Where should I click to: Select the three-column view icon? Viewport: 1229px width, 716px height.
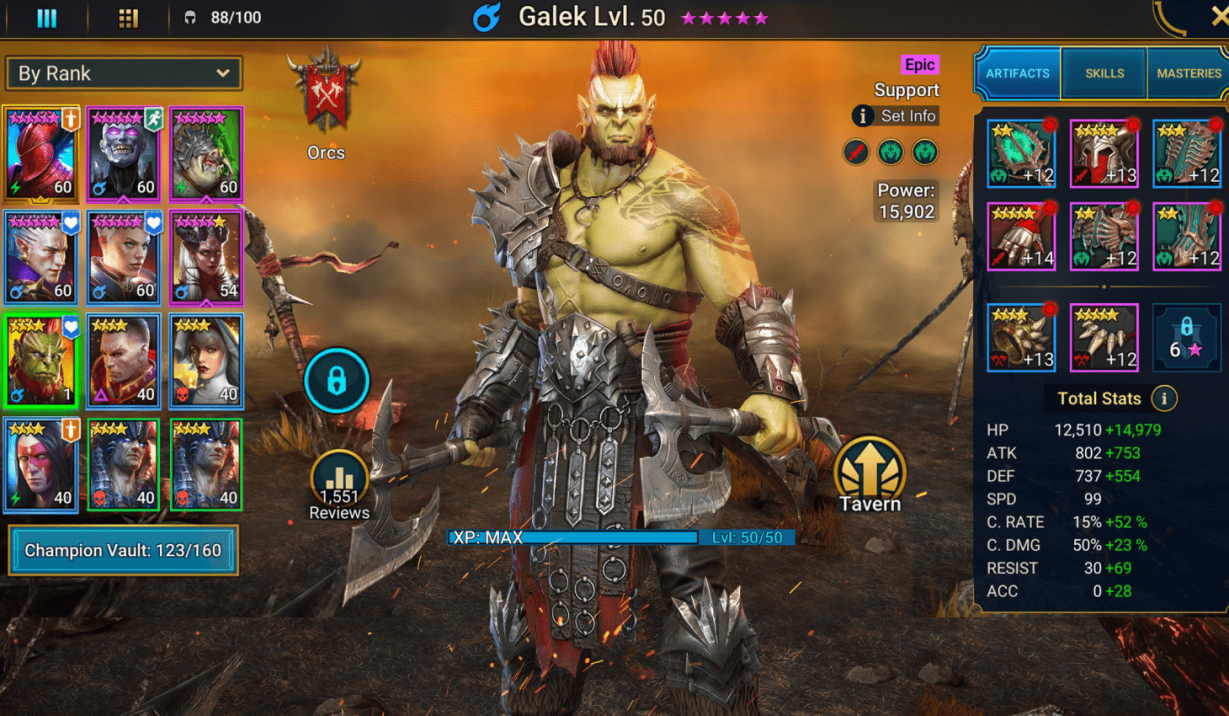[x=47, y=18]
